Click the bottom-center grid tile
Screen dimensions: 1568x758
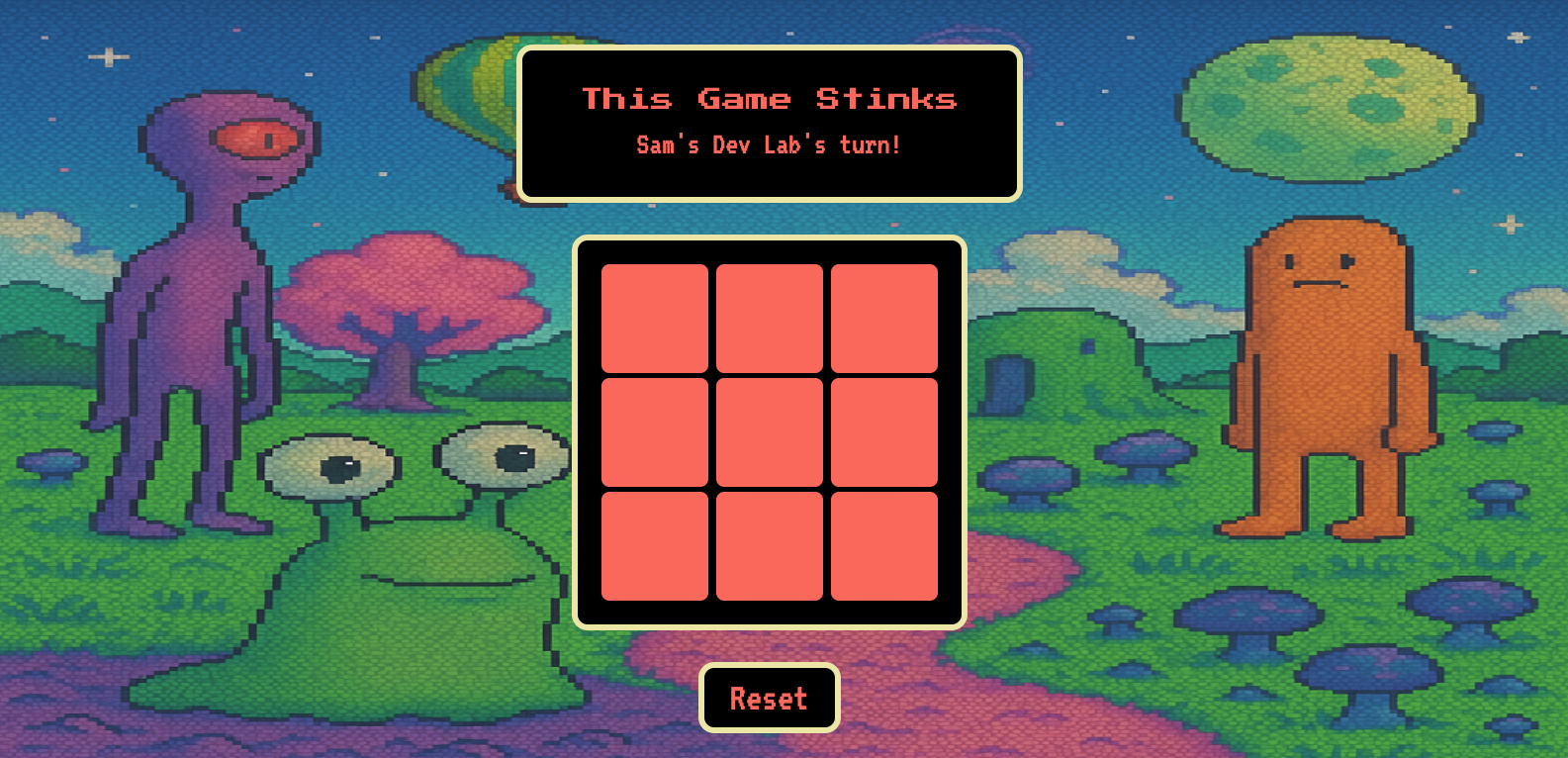[770, 545]
